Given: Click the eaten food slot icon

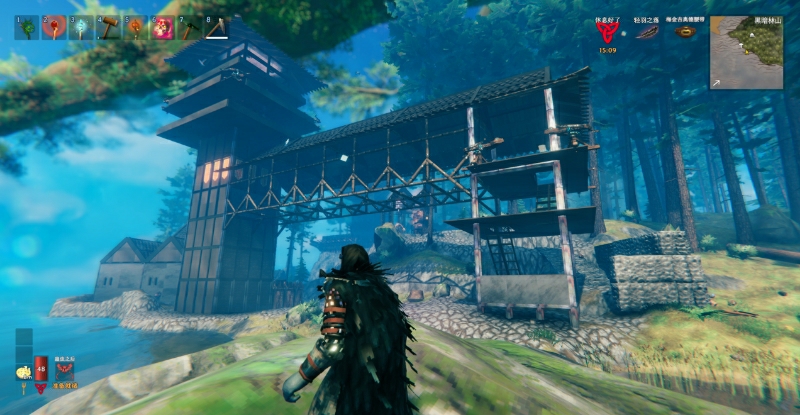Looking at the screenshot, I should pos(22,372).
